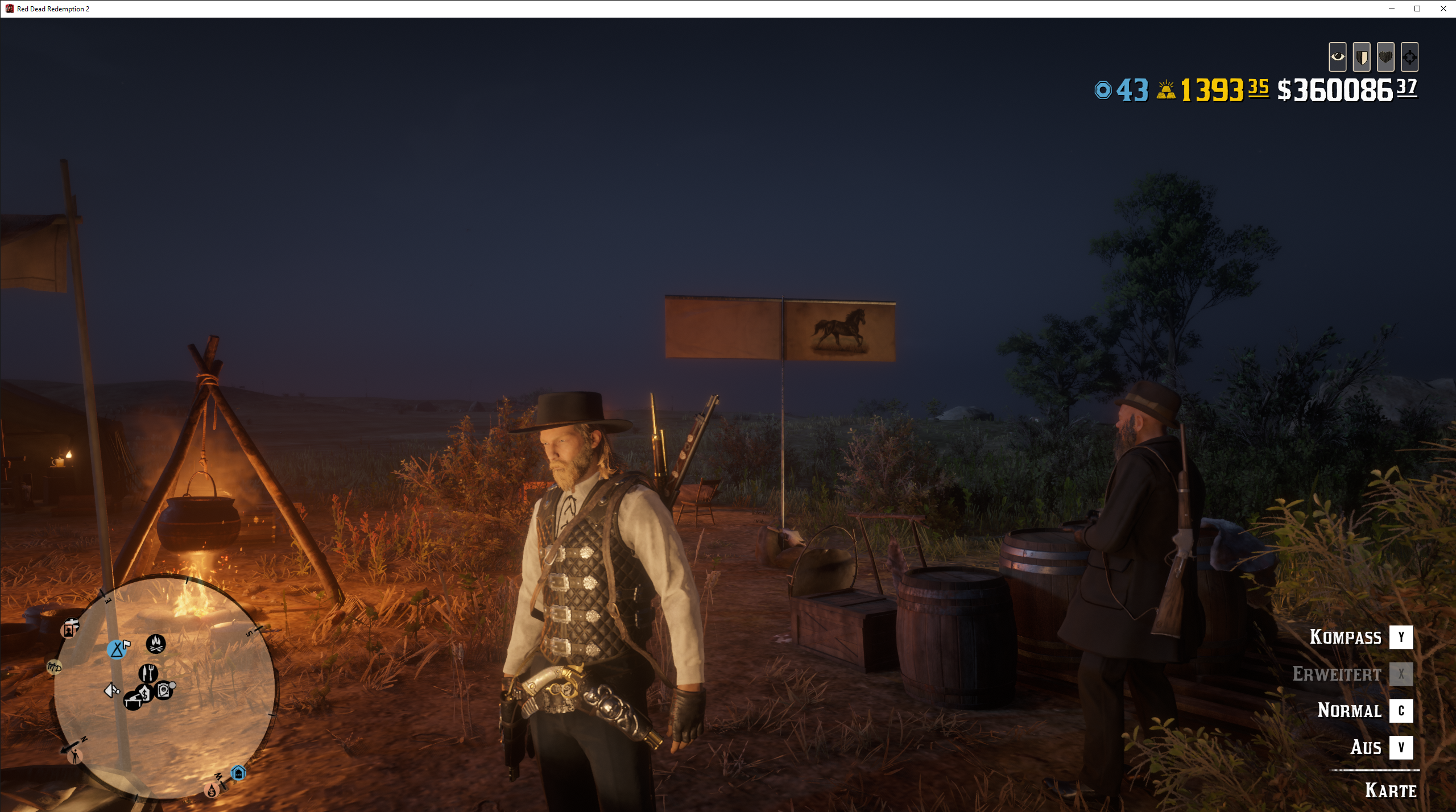The height and width of the screenshot is (812, 1456).
Task: Select the butcher table marker on minimap
Action: click(133, 700)
